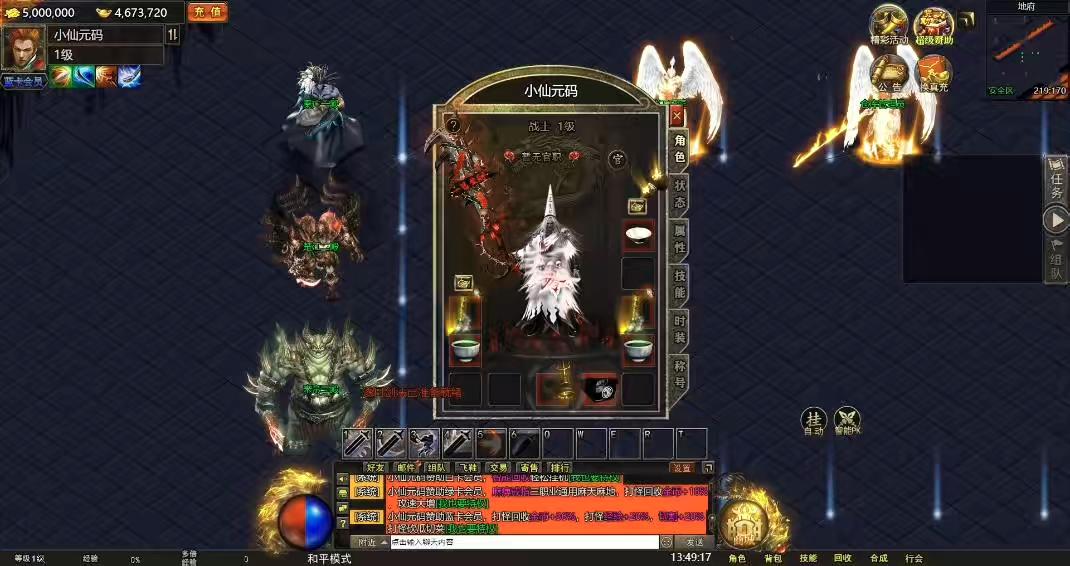This screenshot has height=566, width=1070.
Task: Close the character panel
Action: pos(677,116)
